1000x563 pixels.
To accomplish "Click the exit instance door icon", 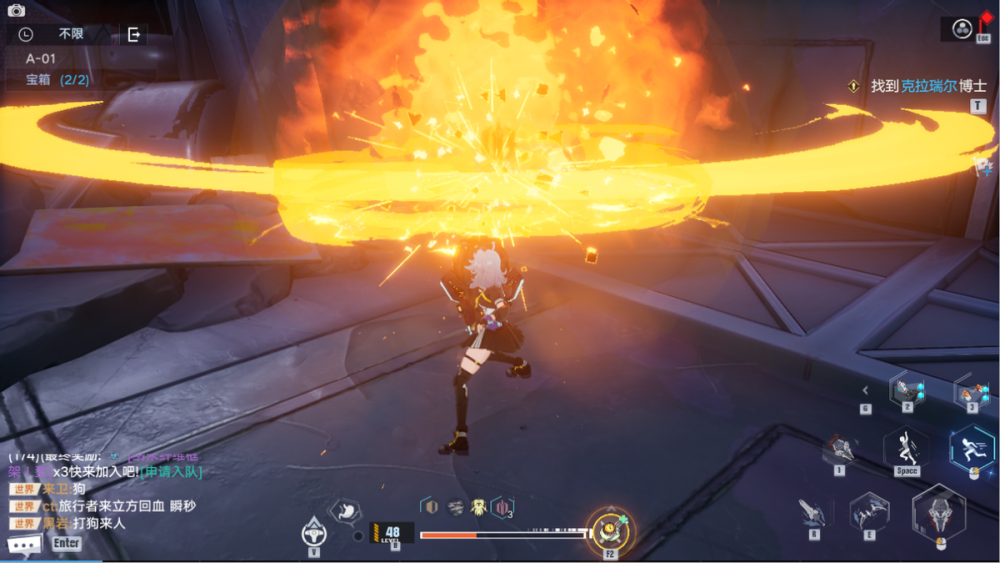I will (x=133, y=35).
